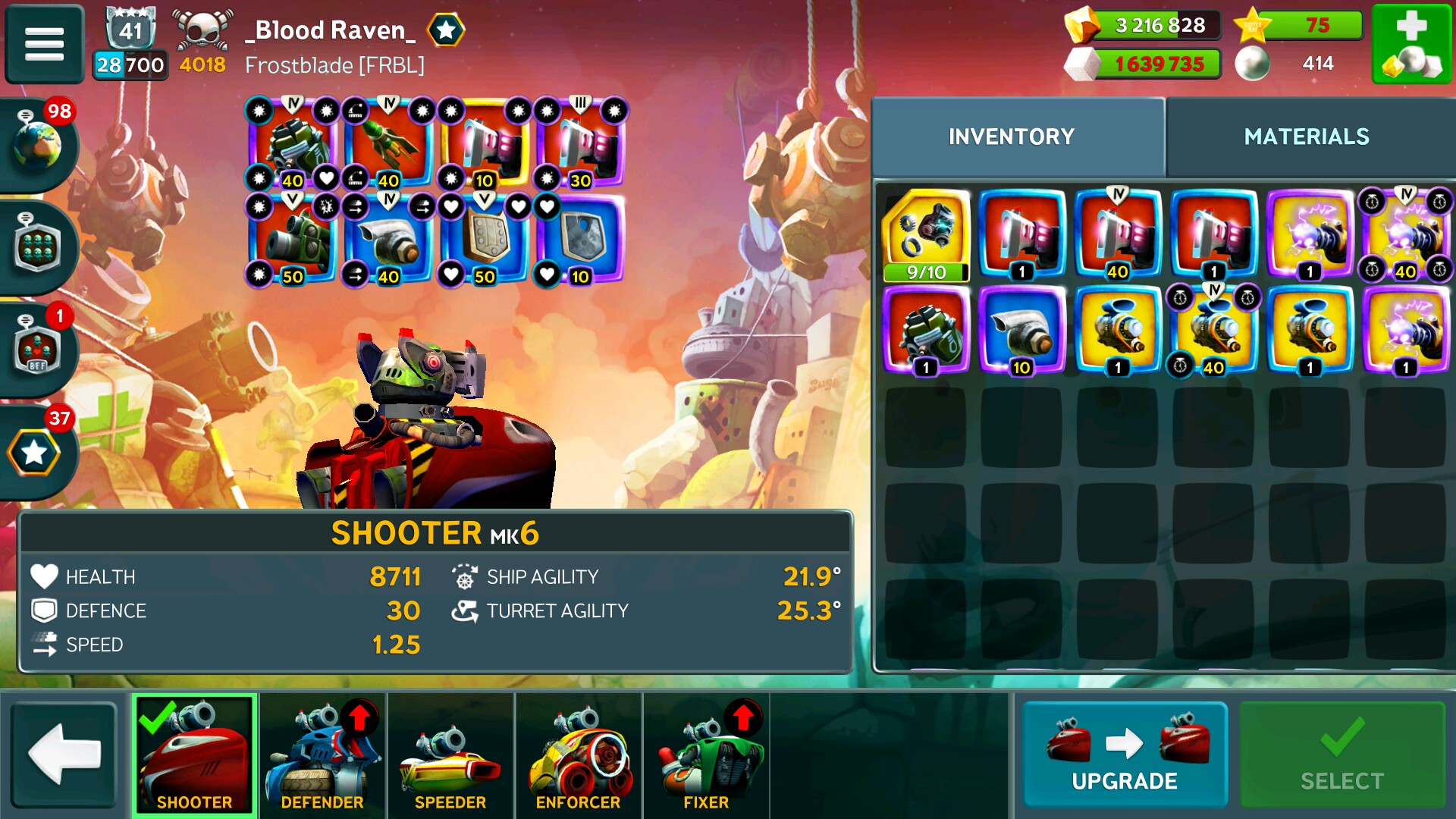The width and height of the screenshot is (1456, 819).
Task: Select the 9/10 gear parts inventory item
Action: point(926,235)
